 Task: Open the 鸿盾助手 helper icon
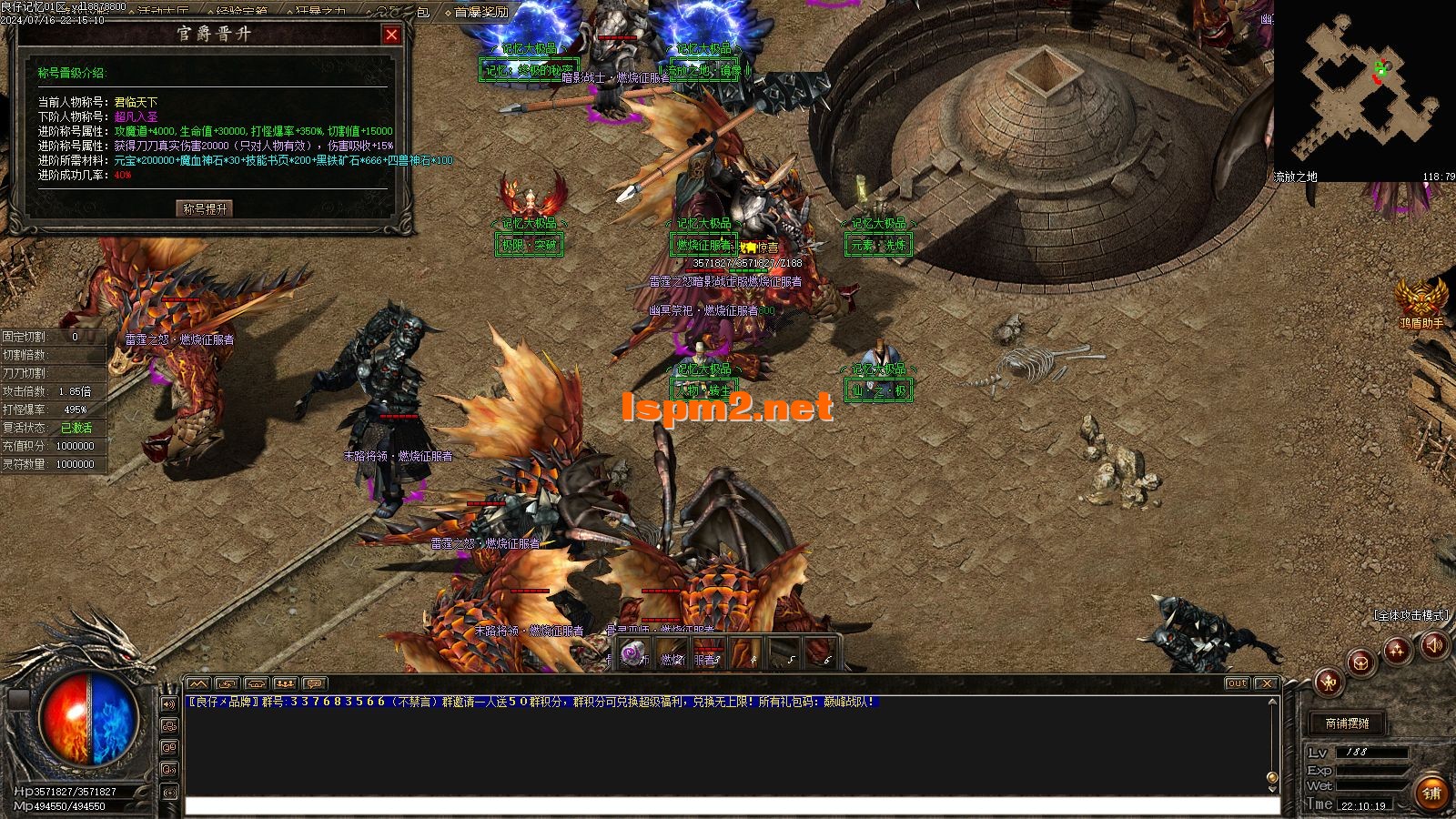tap(1421, 298)
